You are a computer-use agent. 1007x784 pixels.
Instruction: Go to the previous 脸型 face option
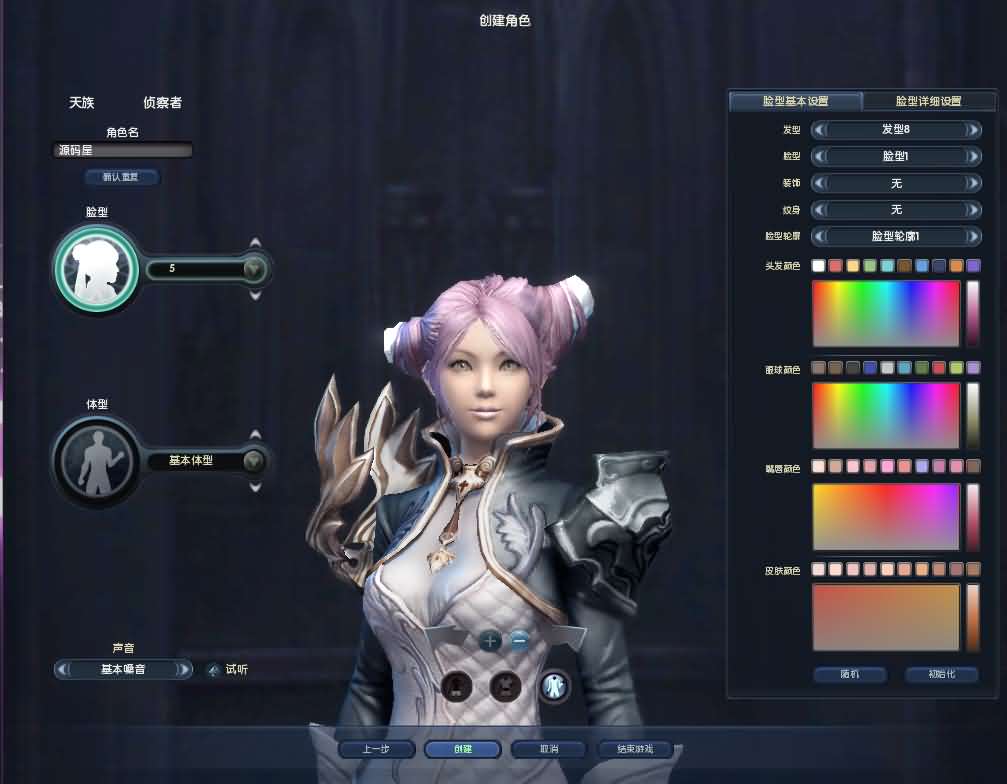[818, 157]
